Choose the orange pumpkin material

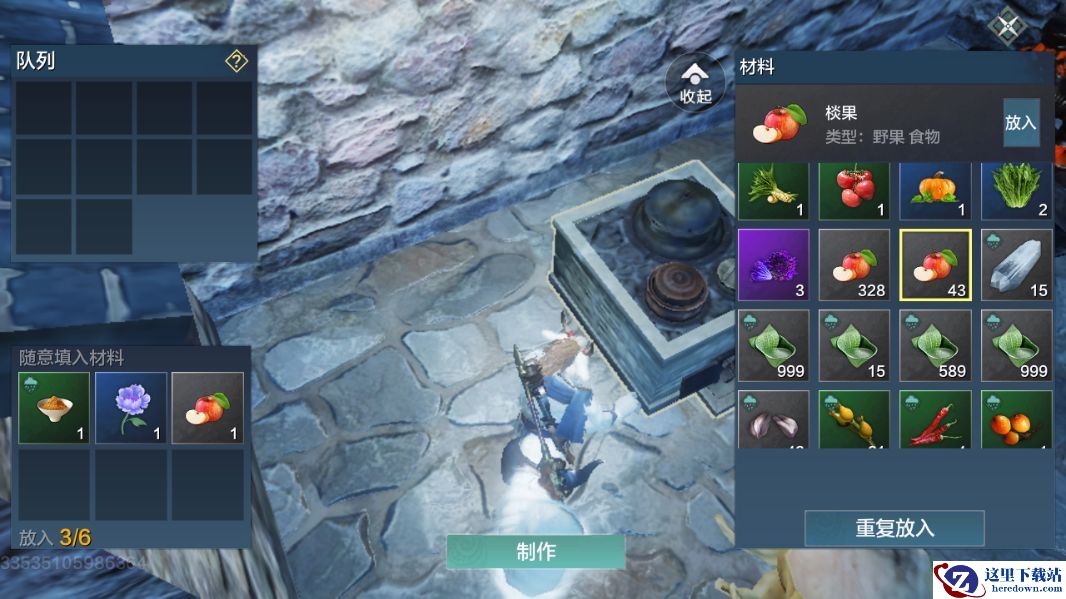click(x=935, y=190)
